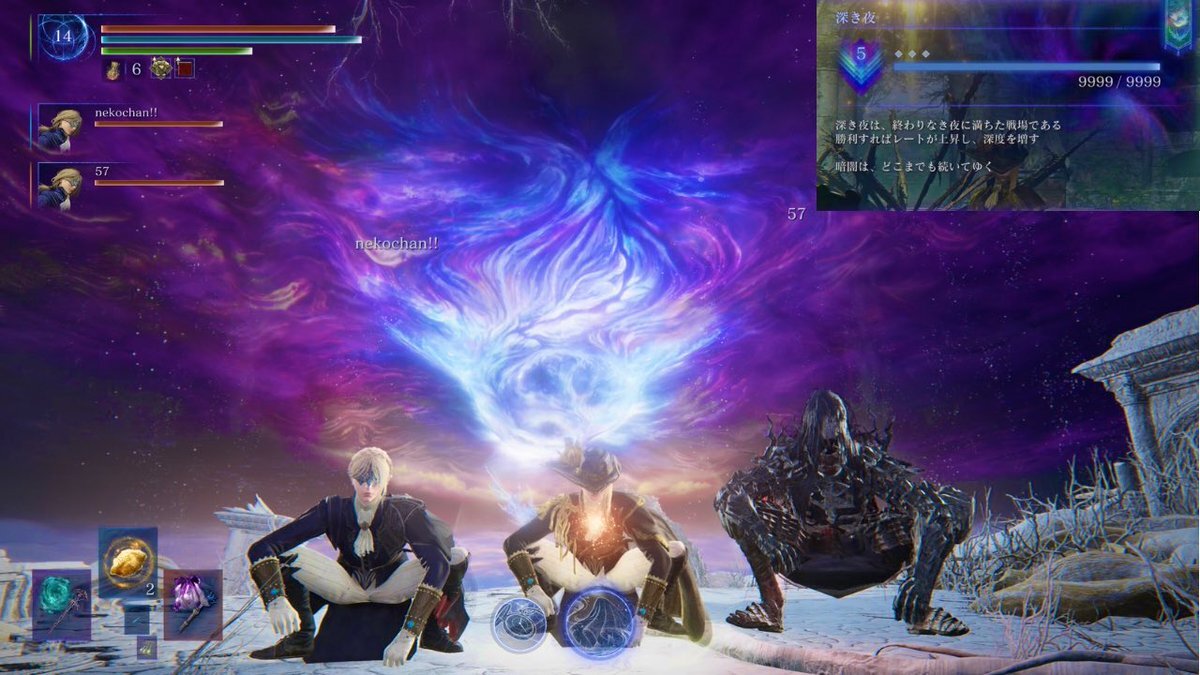
Task: Select party member 57's portrait
Action: (x=60, y=186)
